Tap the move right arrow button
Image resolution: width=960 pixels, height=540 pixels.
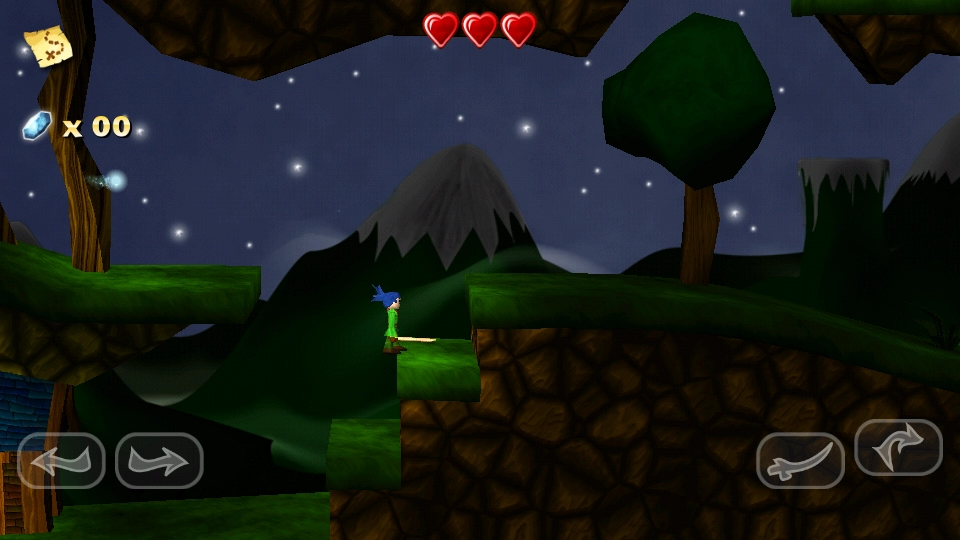tap(159, 461)
